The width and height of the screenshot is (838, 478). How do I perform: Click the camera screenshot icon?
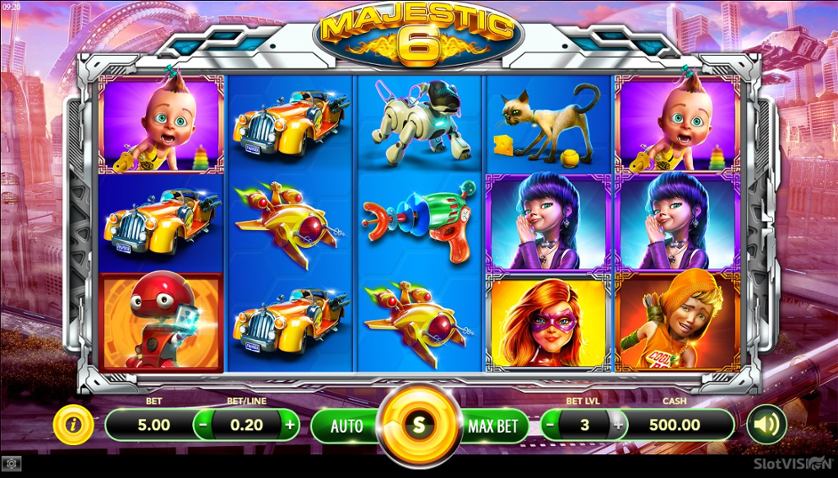11,465
